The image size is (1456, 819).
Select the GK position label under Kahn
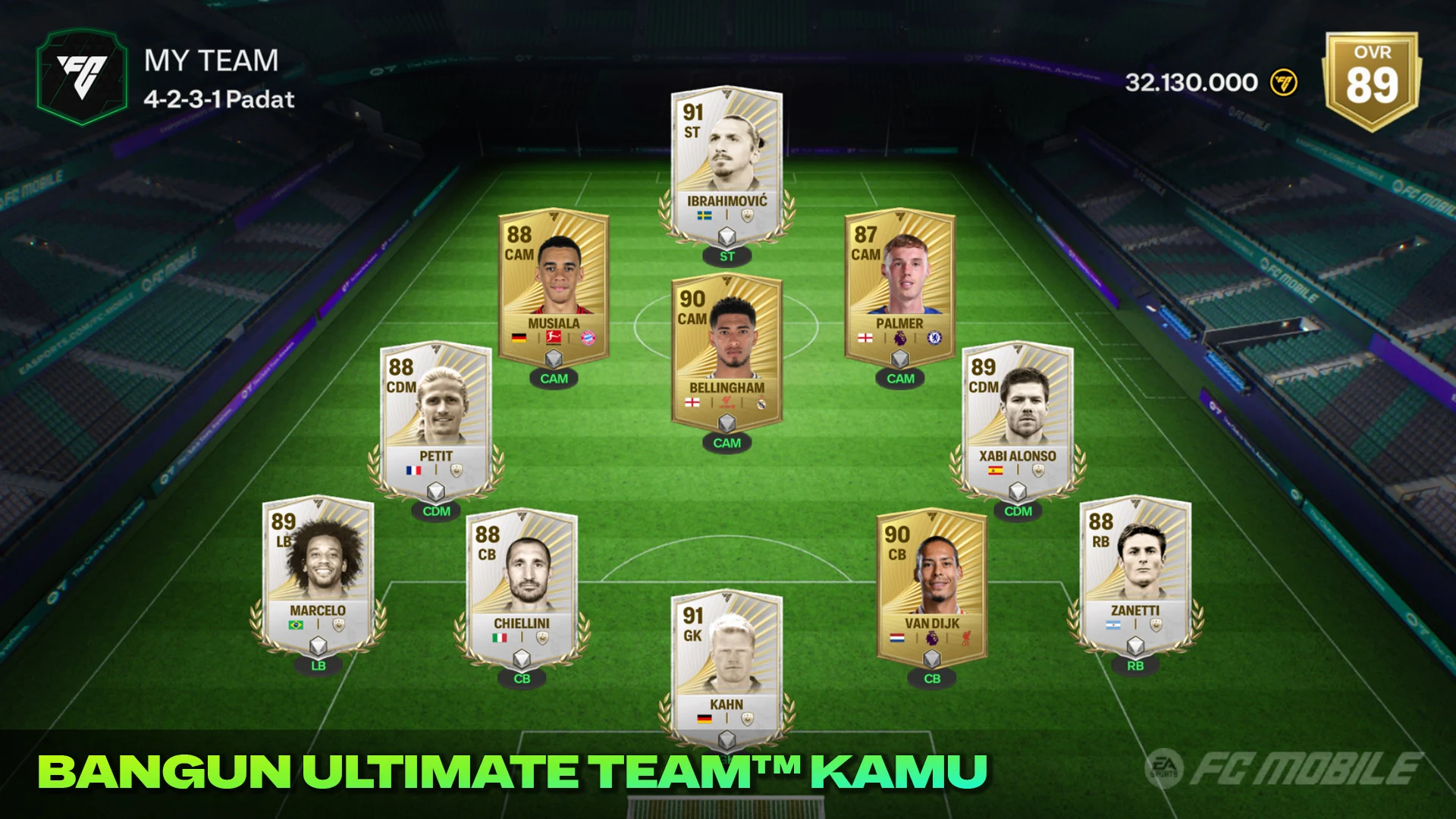[x=726, y=758]
